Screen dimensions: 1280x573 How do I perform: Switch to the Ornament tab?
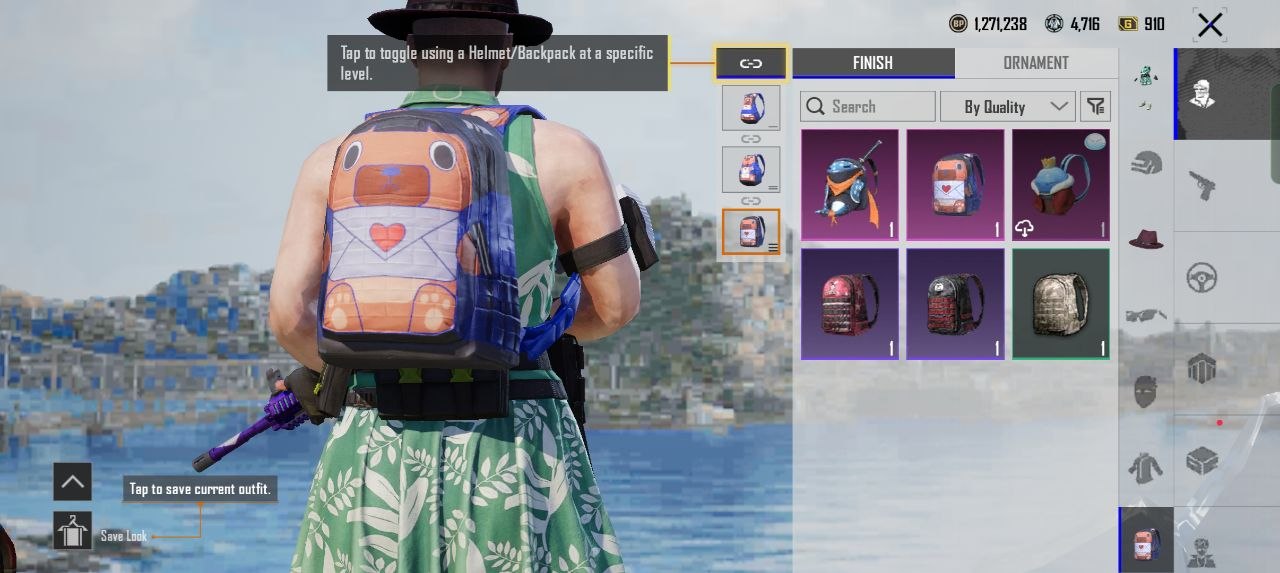(1035, 63)
